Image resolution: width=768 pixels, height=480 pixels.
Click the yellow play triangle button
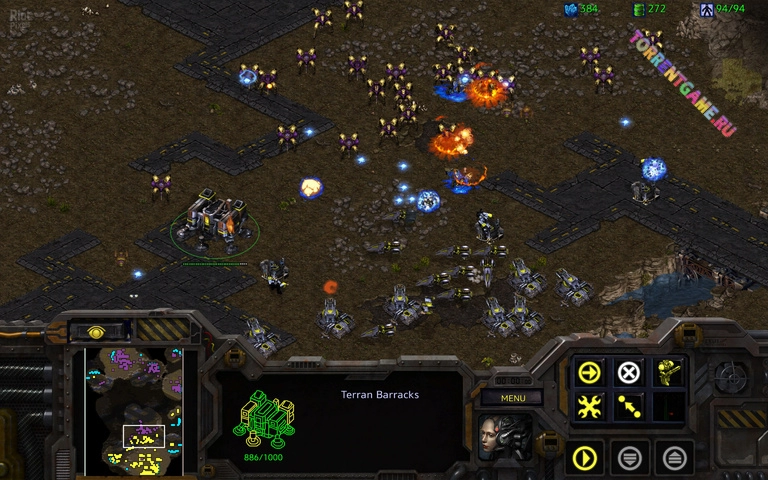tap(585, 459)
